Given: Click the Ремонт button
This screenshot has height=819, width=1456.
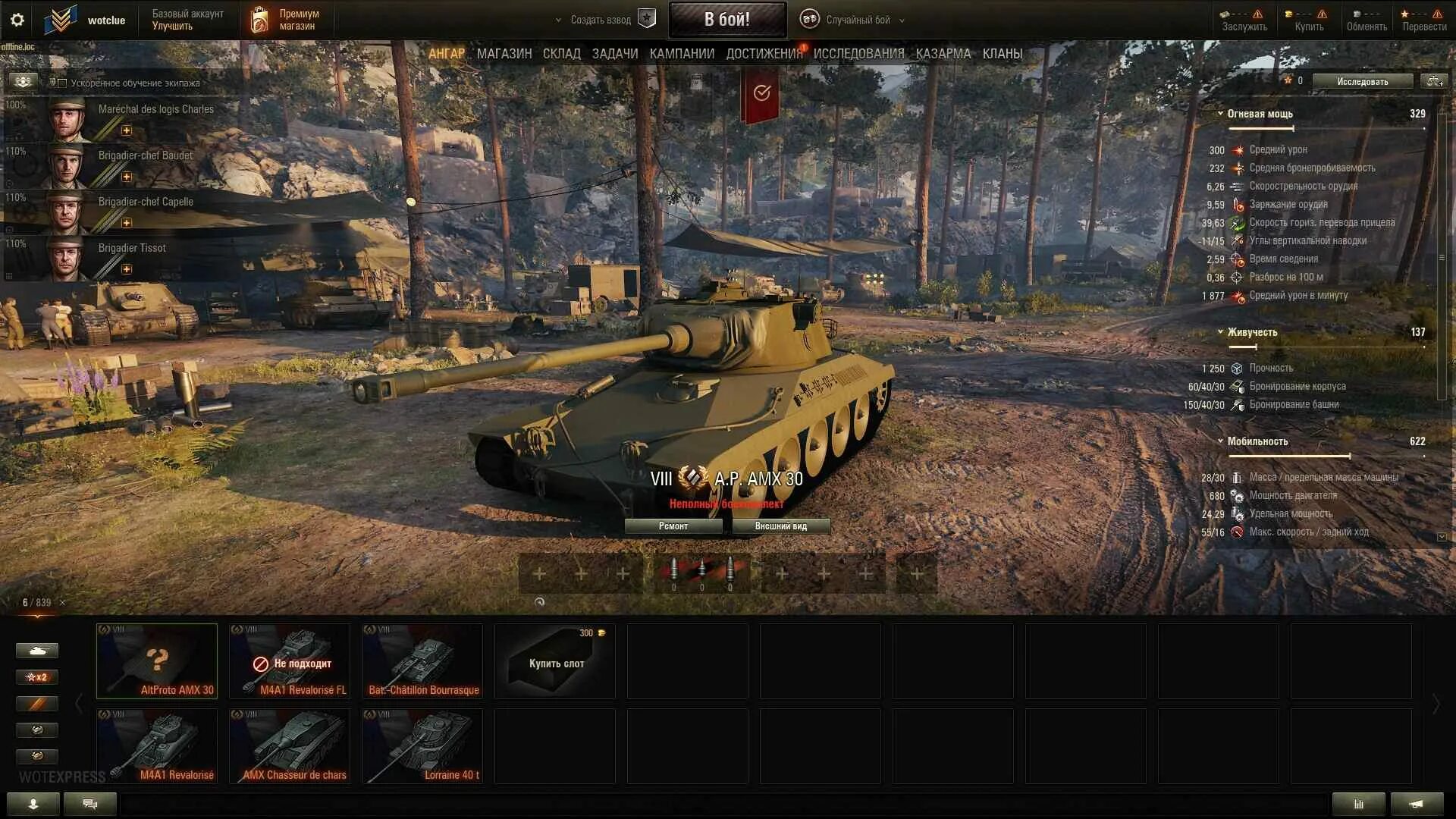Looking at the screenshot, I should (x=673, y=526).
